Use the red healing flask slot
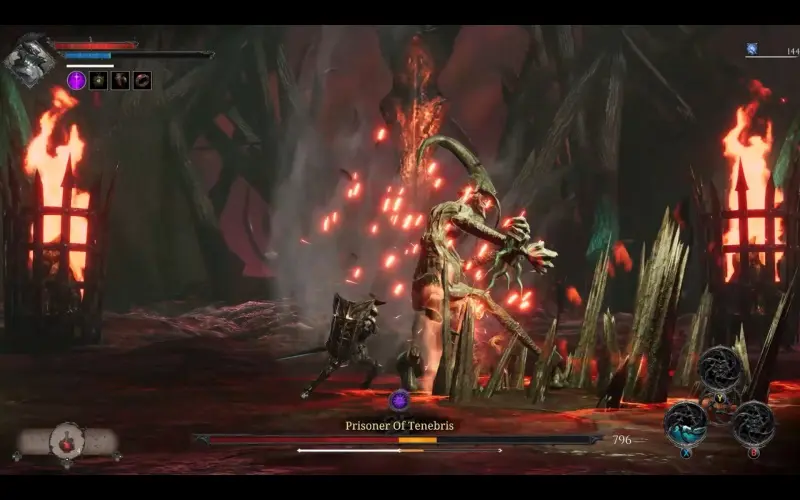The width and height of the screenshot is (800, 500). point(69,440)
